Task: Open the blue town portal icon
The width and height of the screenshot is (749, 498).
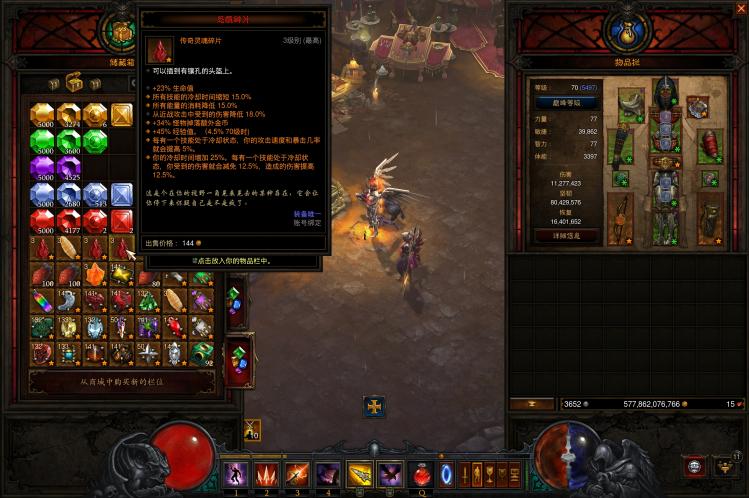Action: pyautogui.click(x=446, y=472)
